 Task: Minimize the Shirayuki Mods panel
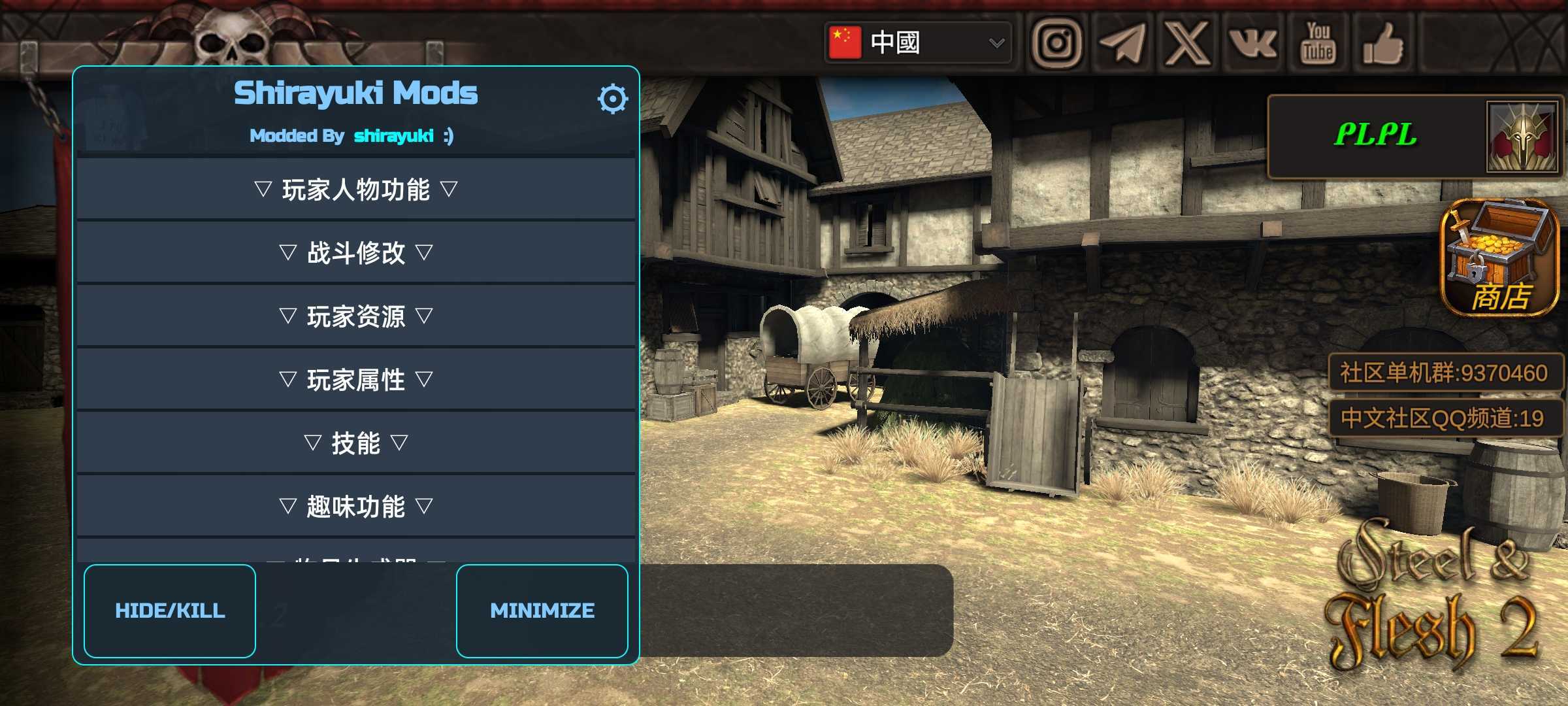tap(542, 611)
